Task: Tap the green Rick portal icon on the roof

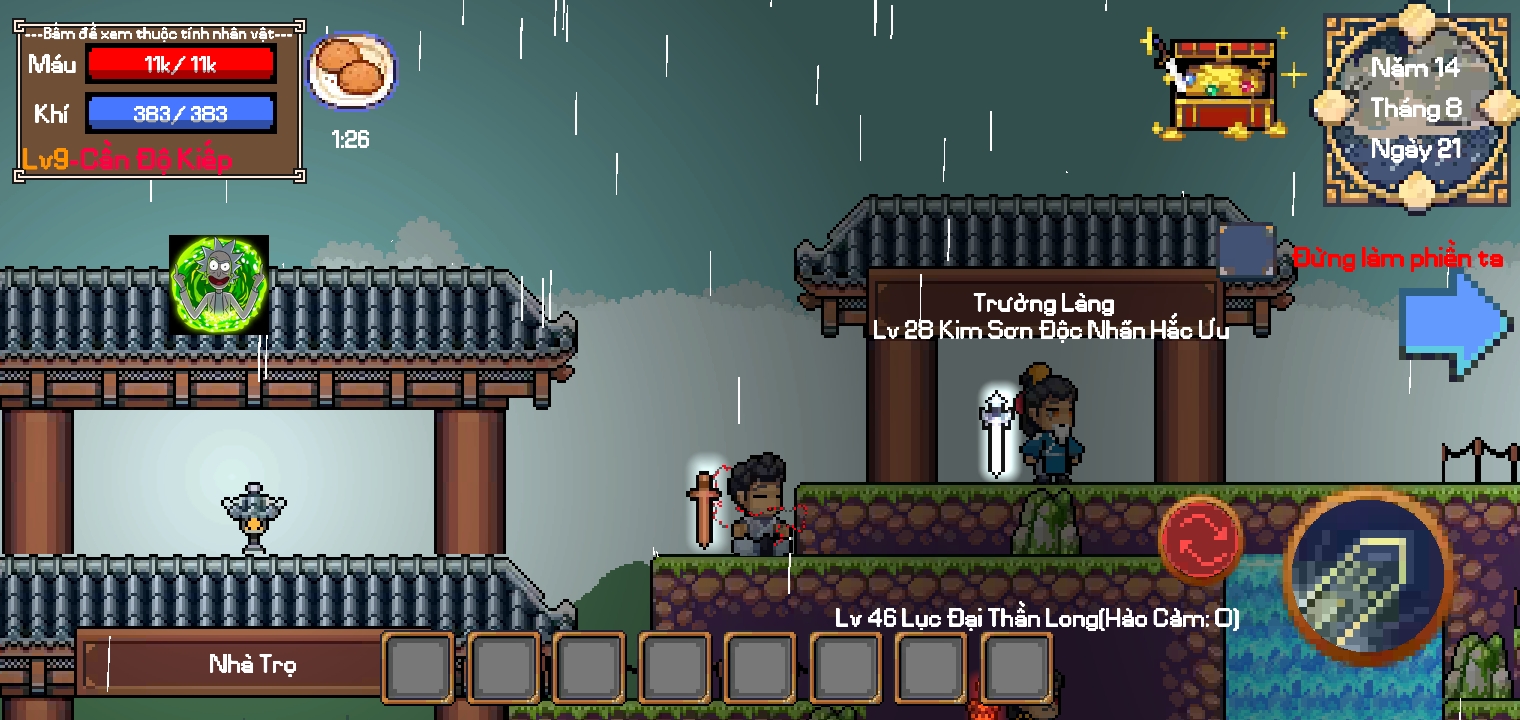Action: coord(218,283)
